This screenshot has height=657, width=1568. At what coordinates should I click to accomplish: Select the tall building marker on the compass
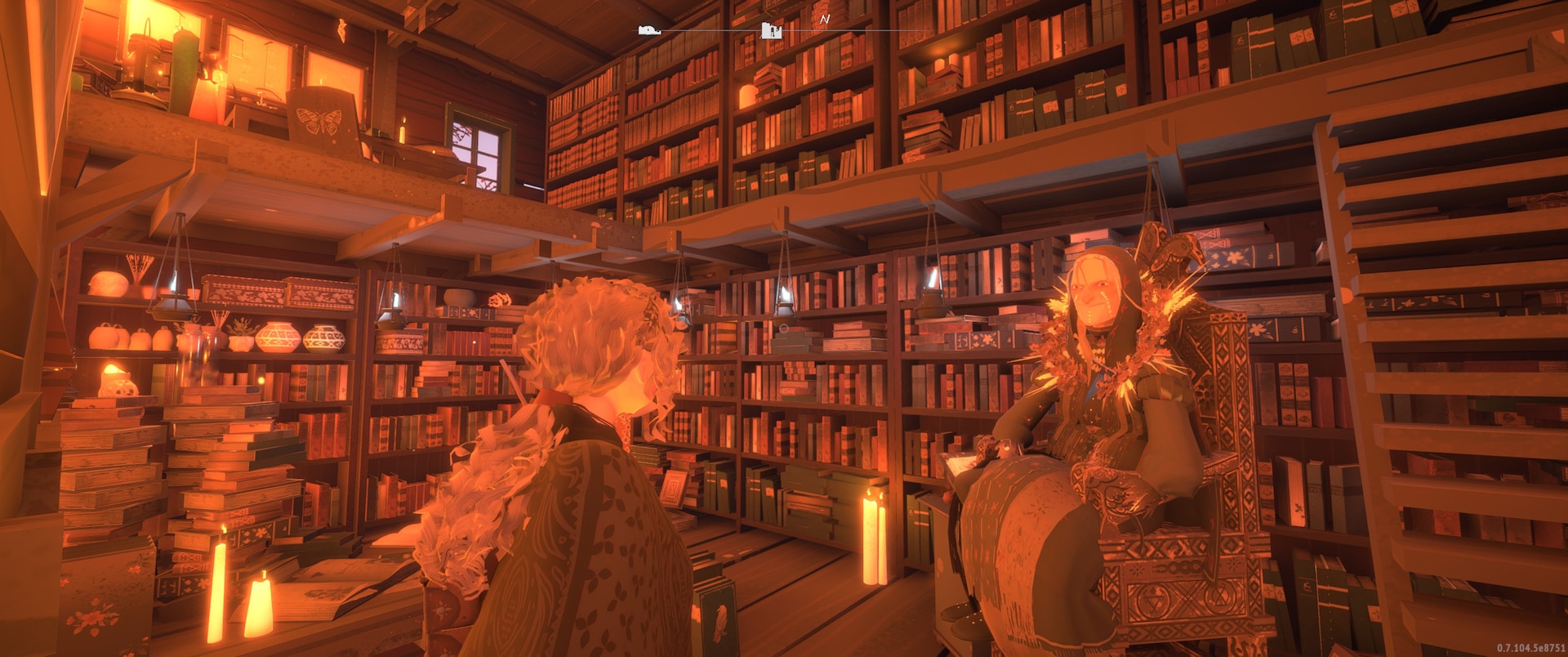771,31
